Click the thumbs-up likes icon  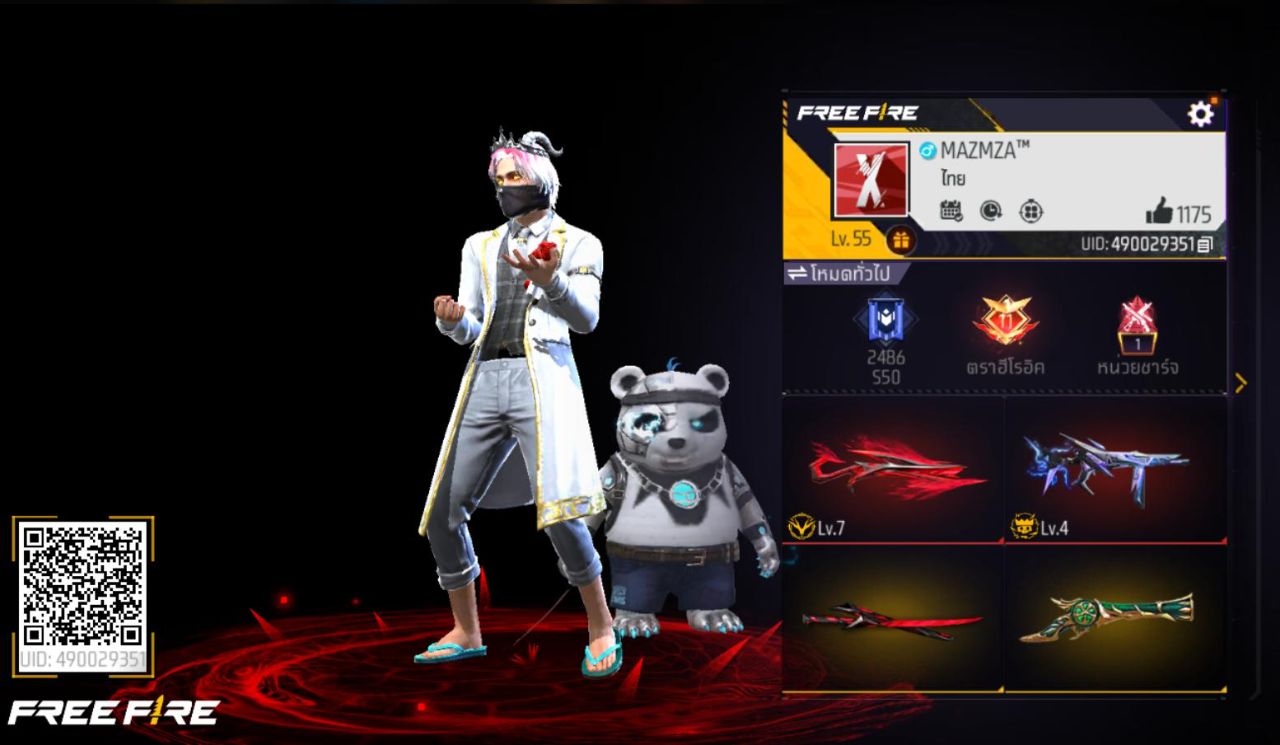[1160, 210]
